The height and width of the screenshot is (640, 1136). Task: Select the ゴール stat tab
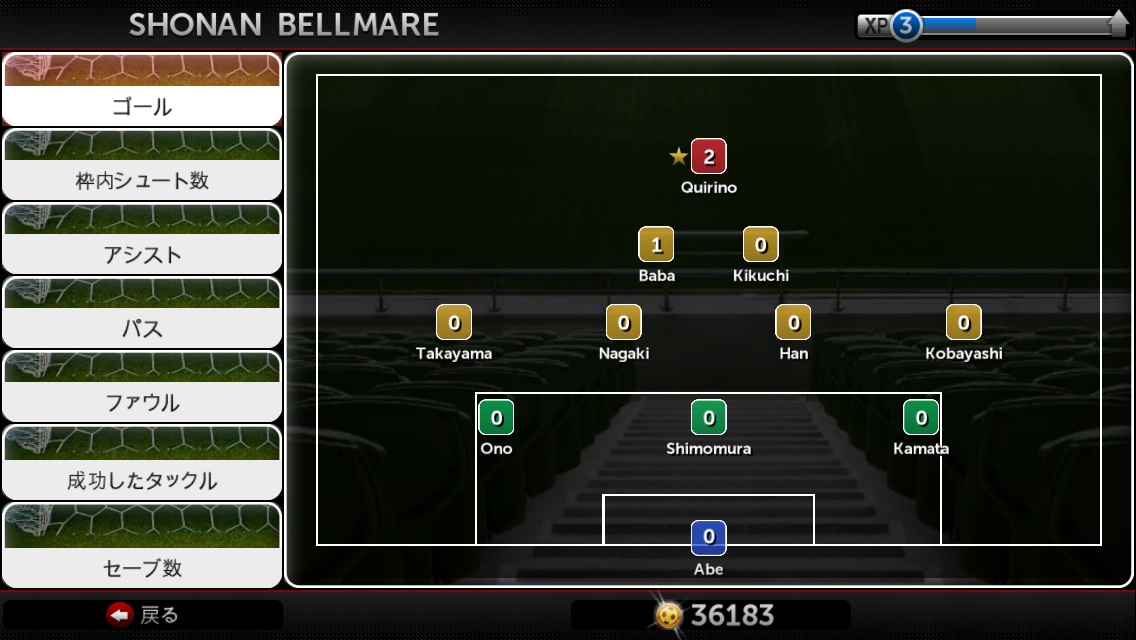[x=142, y=90]
